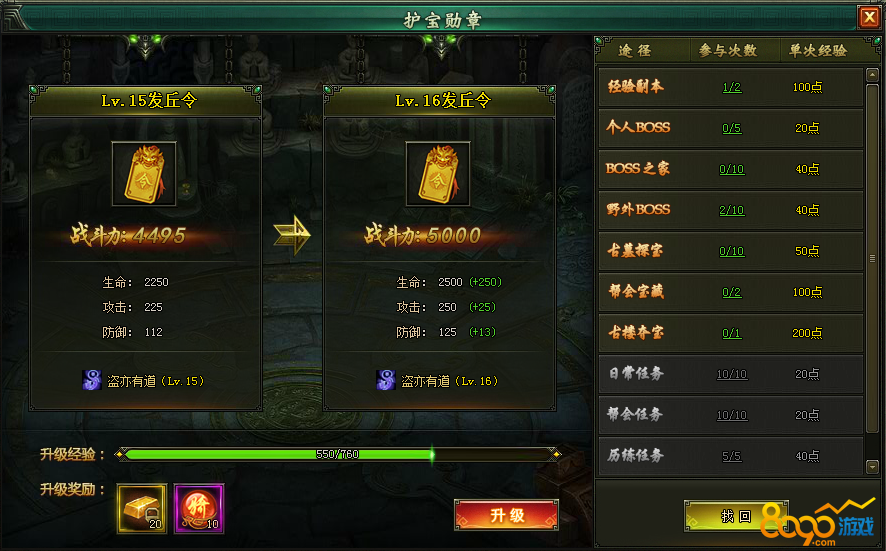
Task: Follow the 野外BOSS 2/10 link
Action: (731, 210)
